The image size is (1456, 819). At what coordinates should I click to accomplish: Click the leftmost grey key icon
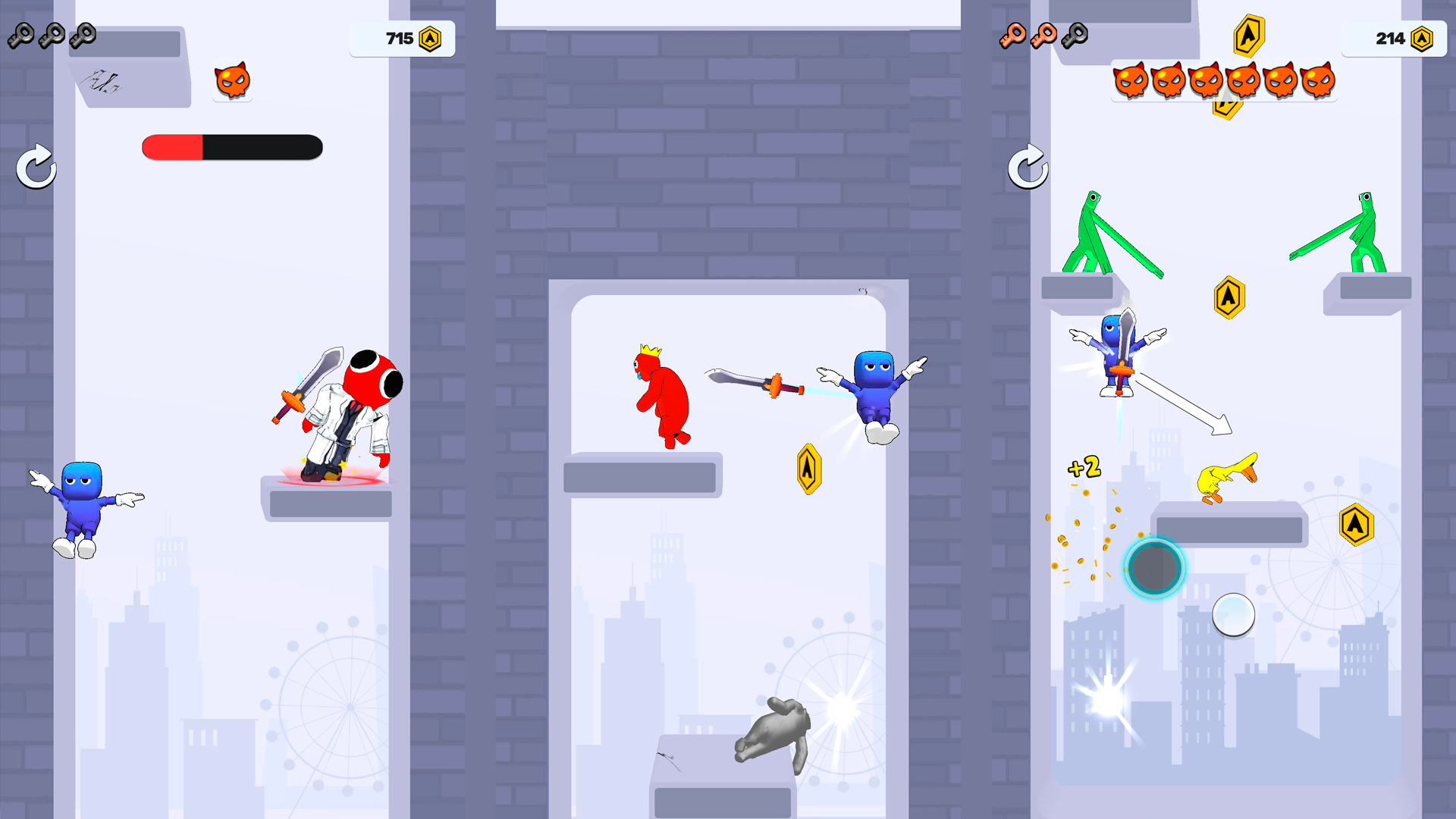23,34
